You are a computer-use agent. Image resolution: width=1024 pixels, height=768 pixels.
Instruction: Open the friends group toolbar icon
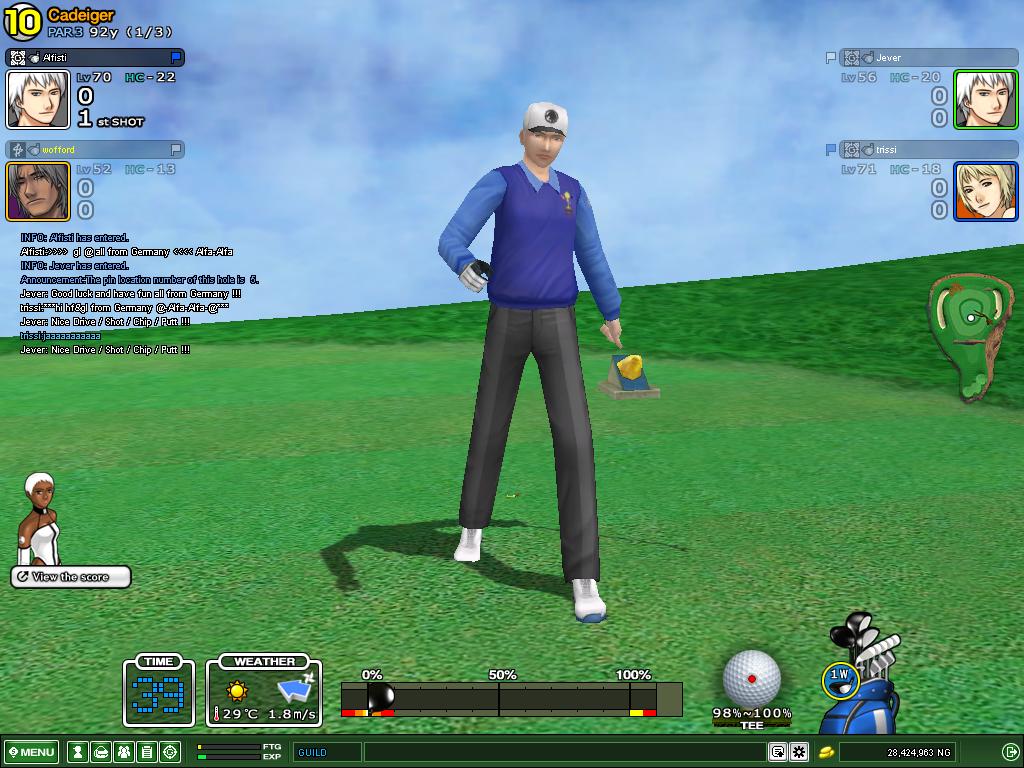tap(123, 752)
